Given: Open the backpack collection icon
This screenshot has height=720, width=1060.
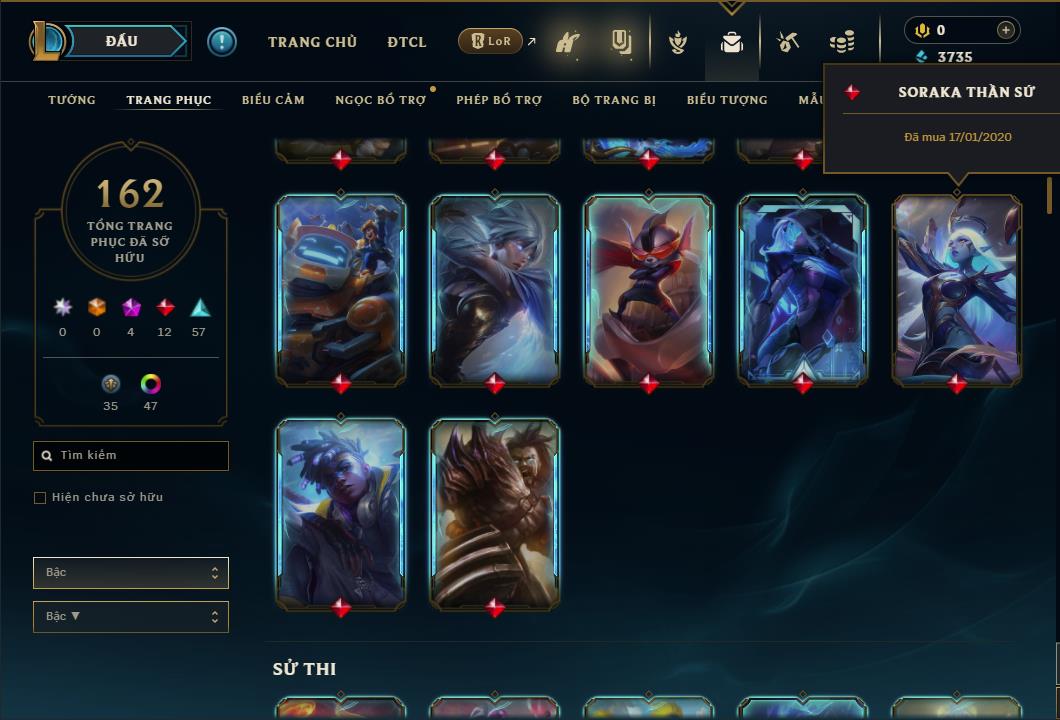Looking at the screenshot, I should point(732,42).
